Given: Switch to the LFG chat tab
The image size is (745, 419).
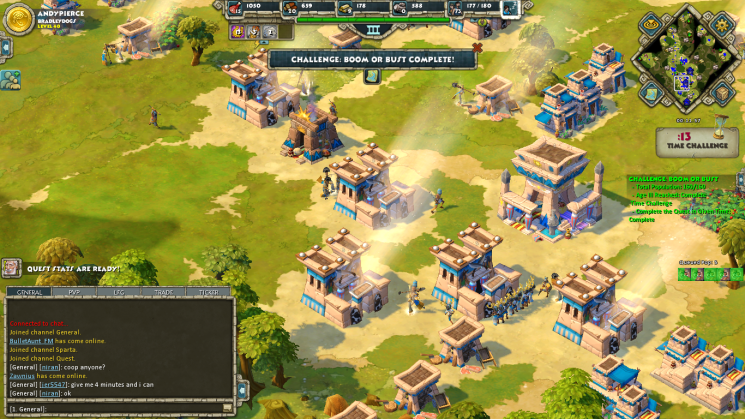Looking at the screenshot, I should tap(119, 292).
